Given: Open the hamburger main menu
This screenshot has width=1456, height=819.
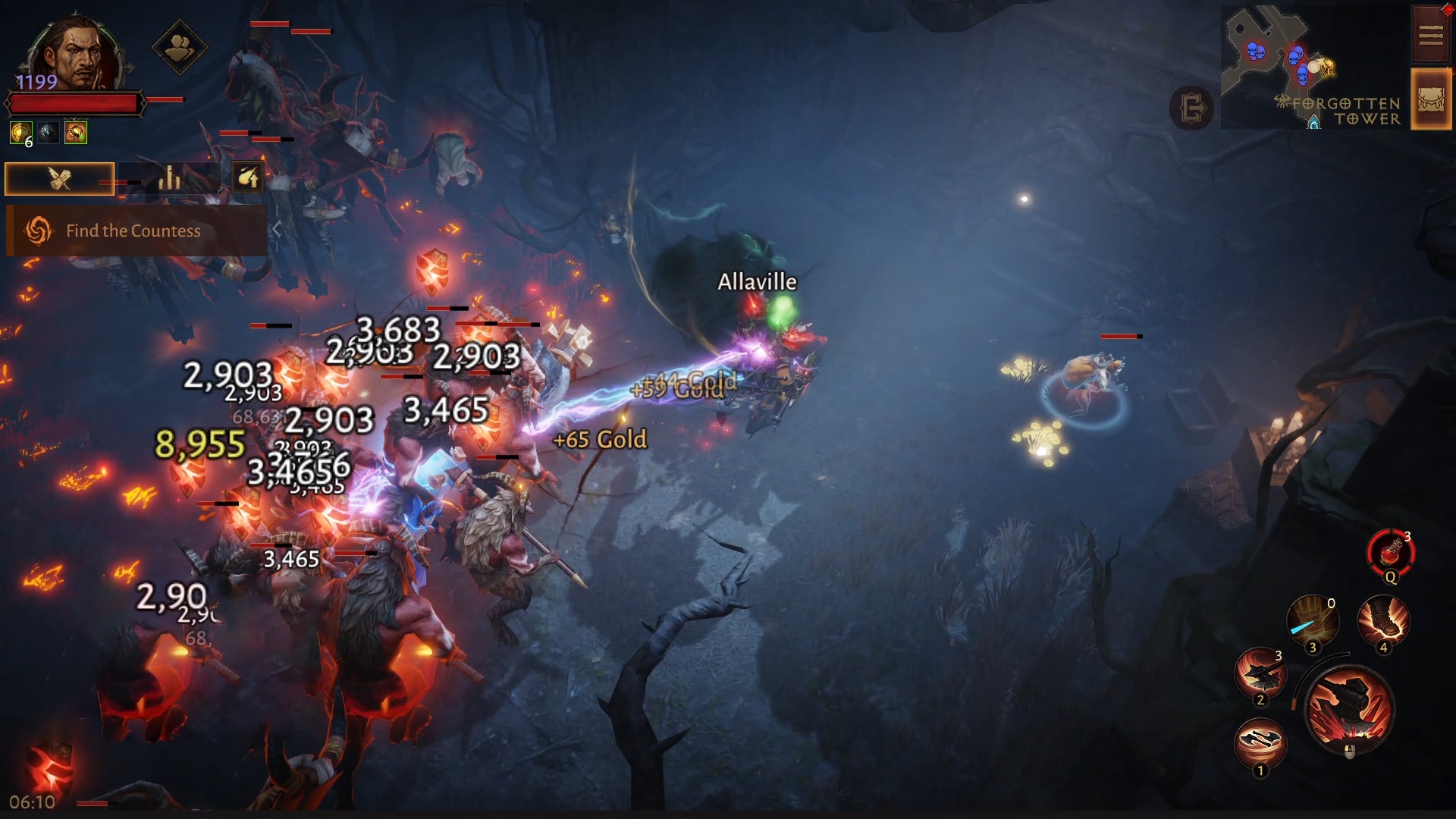Looking at the screenshot, I should (x=1430, y=35).
